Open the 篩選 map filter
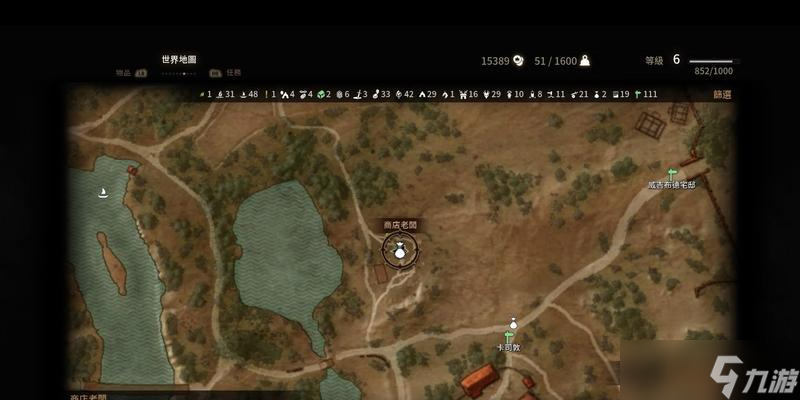 pos(722,94)
